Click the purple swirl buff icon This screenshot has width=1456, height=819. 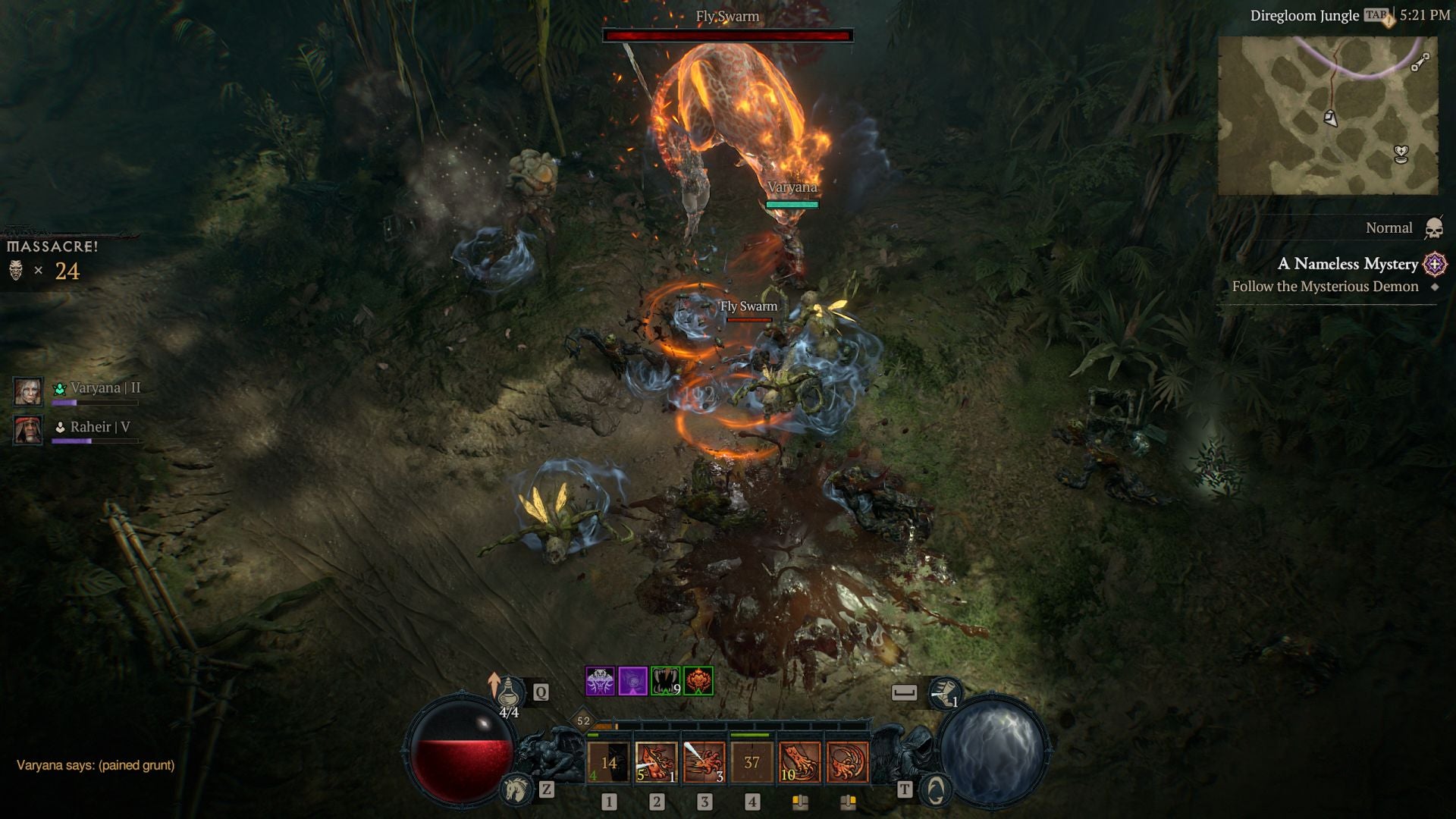pos(633,681)
